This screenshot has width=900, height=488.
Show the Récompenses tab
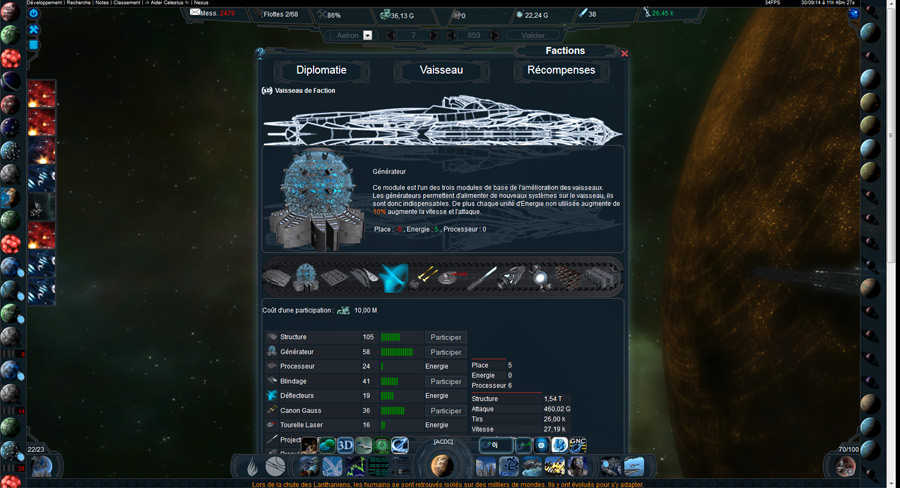point(561,70)
